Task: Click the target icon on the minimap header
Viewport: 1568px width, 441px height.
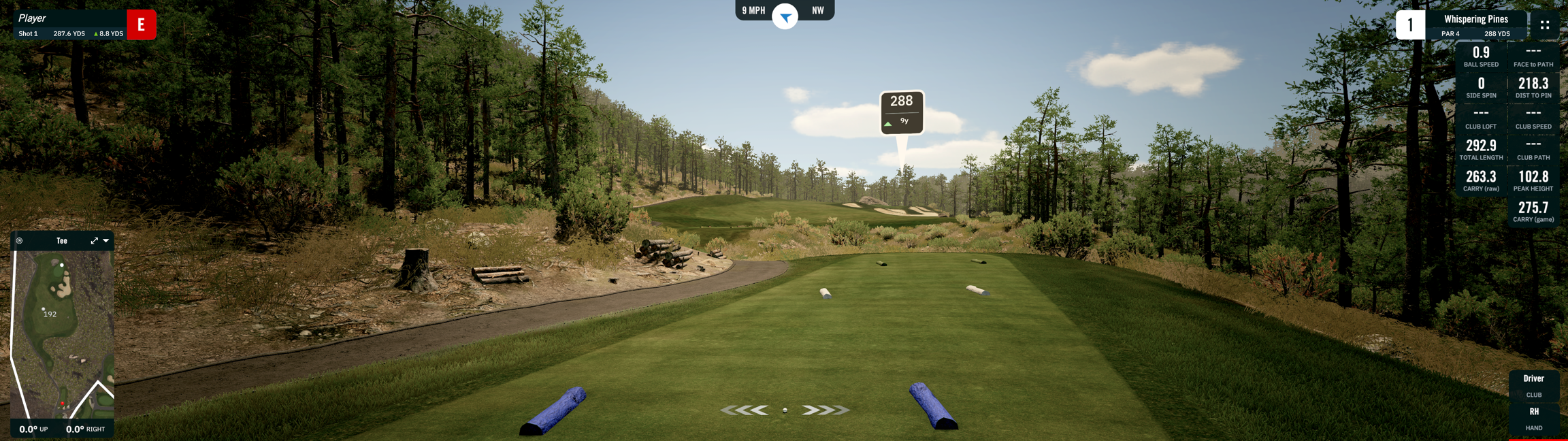Action: point(20,241)
